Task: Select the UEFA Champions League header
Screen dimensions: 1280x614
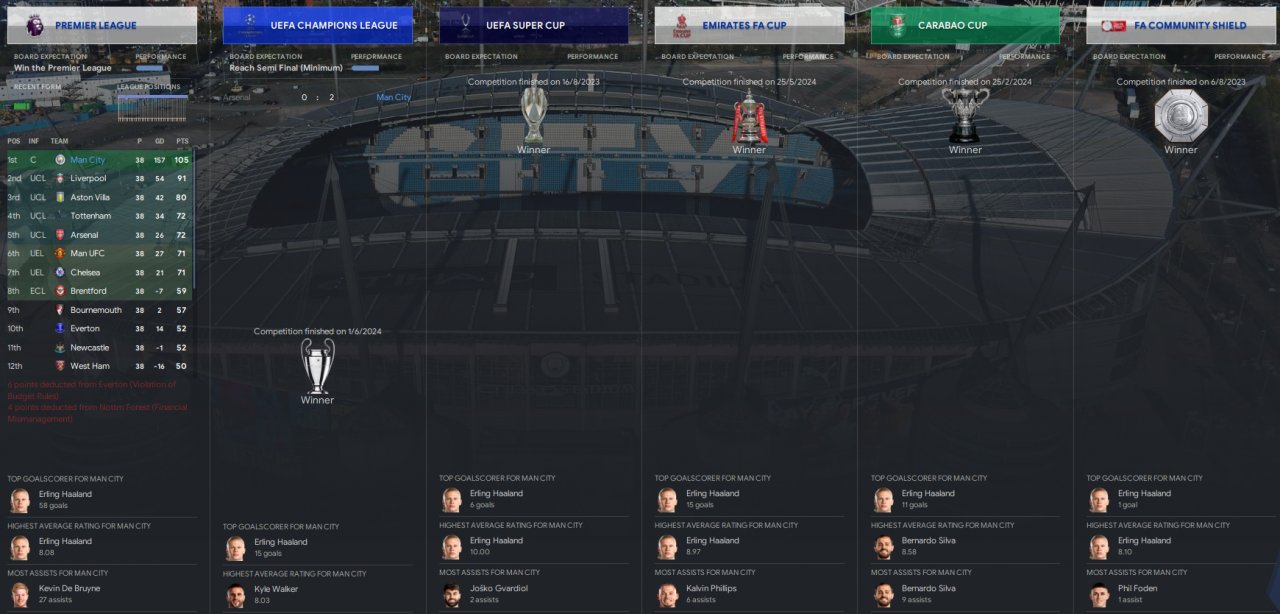Action: pos(318,25)
